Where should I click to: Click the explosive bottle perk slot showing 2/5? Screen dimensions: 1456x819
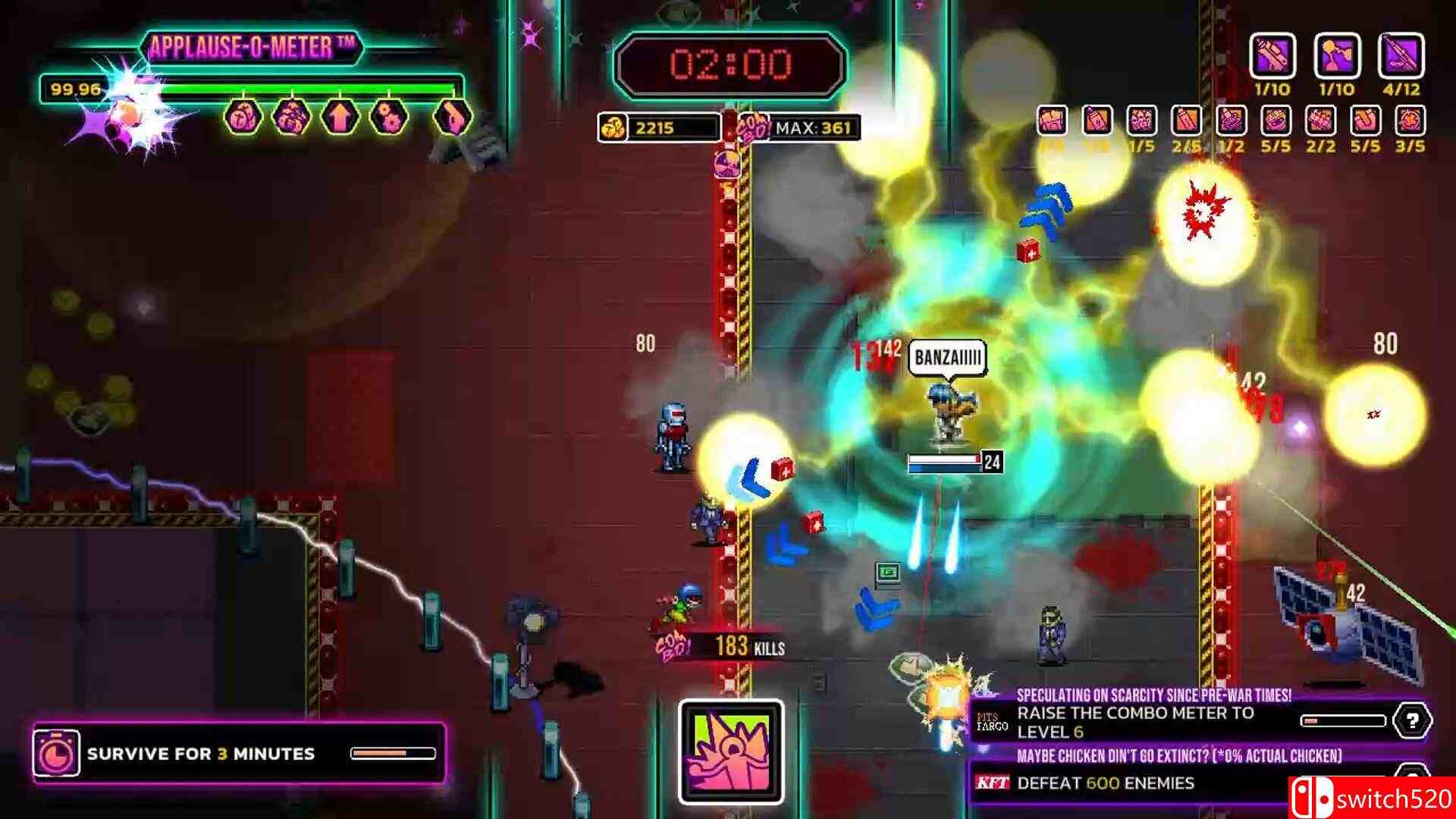pos(1185,120)
